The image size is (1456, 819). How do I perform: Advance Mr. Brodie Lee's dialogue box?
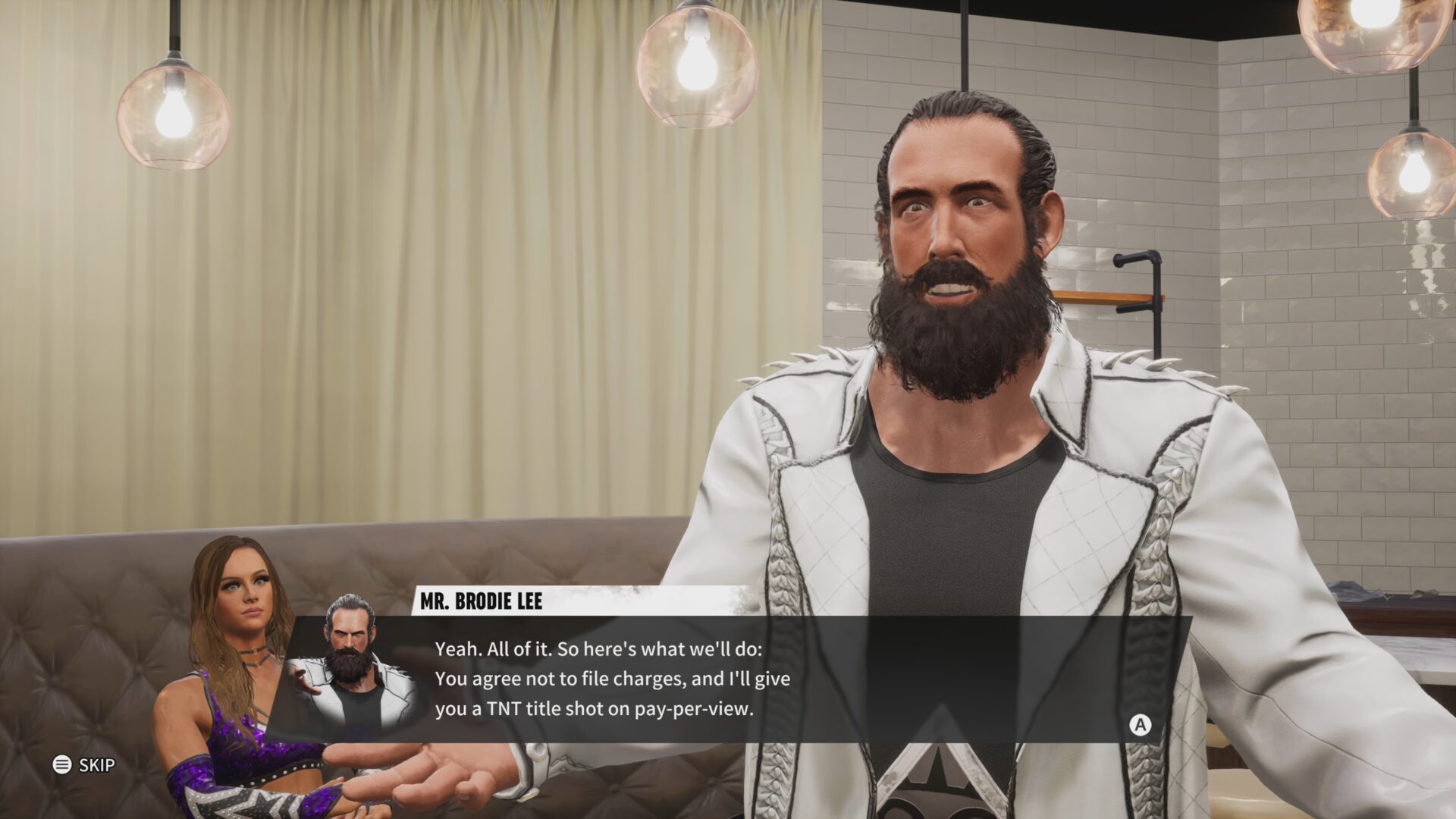pos(1139,725)
